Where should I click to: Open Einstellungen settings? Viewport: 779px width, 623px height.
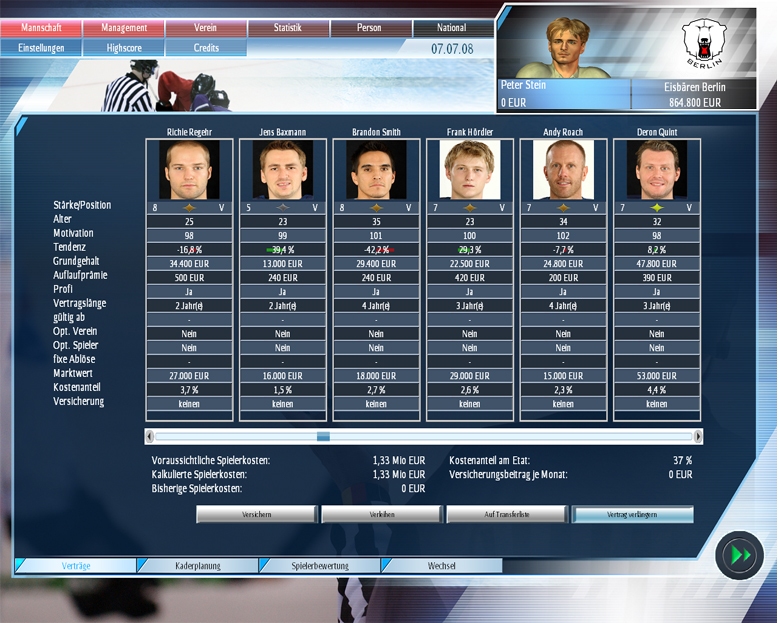(x=41, y=48)
